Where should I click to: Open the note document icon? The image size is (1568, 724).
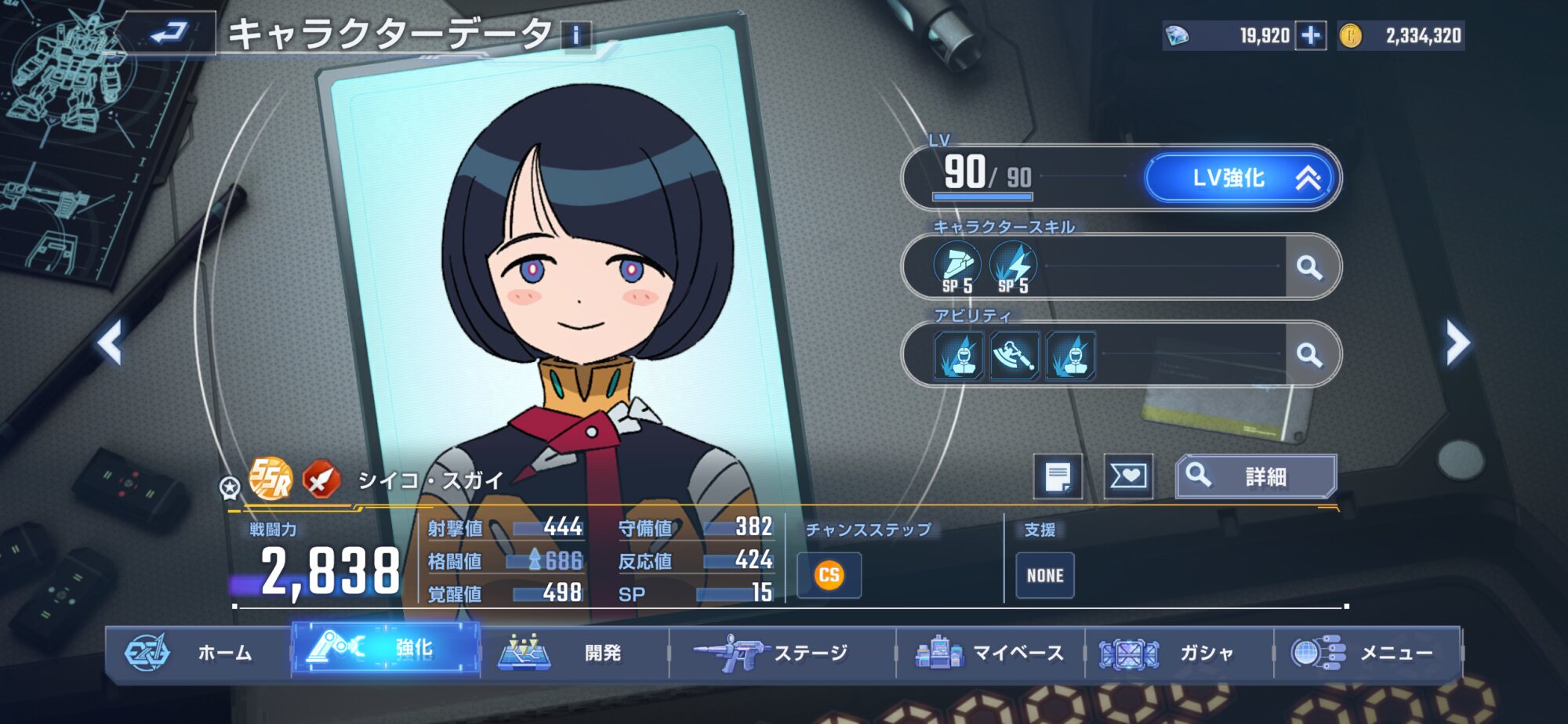click(1058, 476)
